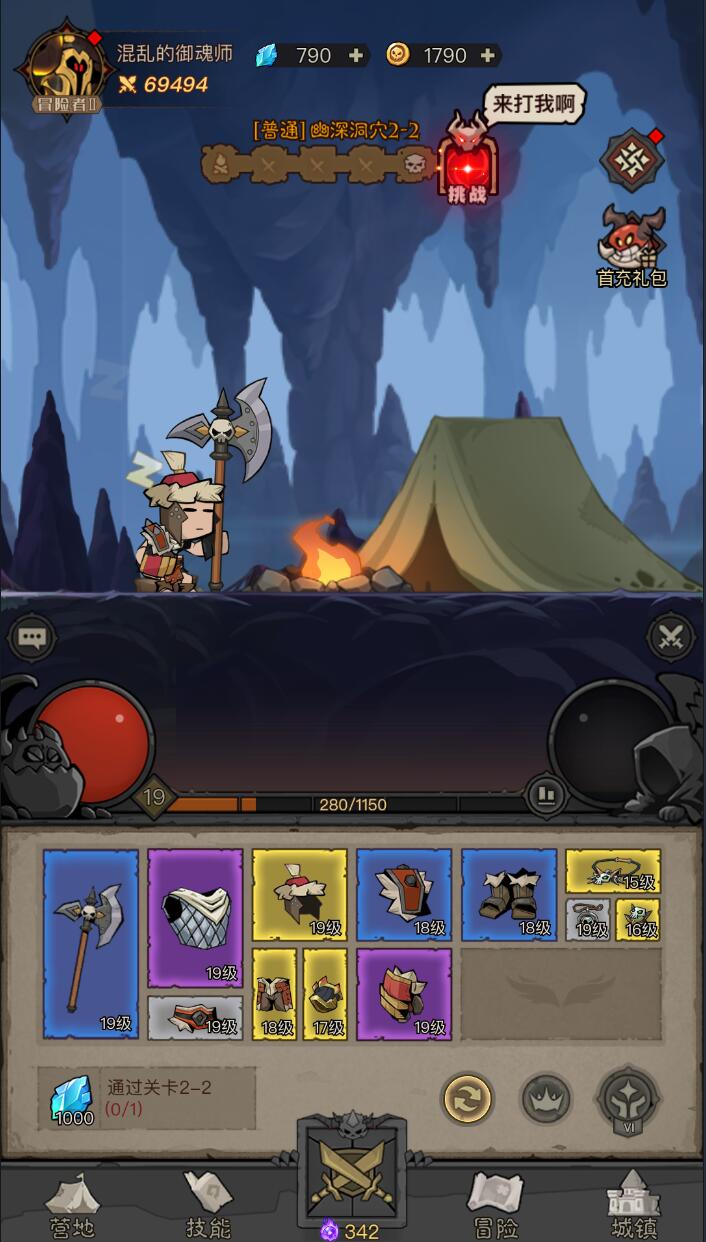This screenshot has height=1242, width=706.
Task: Click the golden refresh arrows button
Action: click(467, 1099)
